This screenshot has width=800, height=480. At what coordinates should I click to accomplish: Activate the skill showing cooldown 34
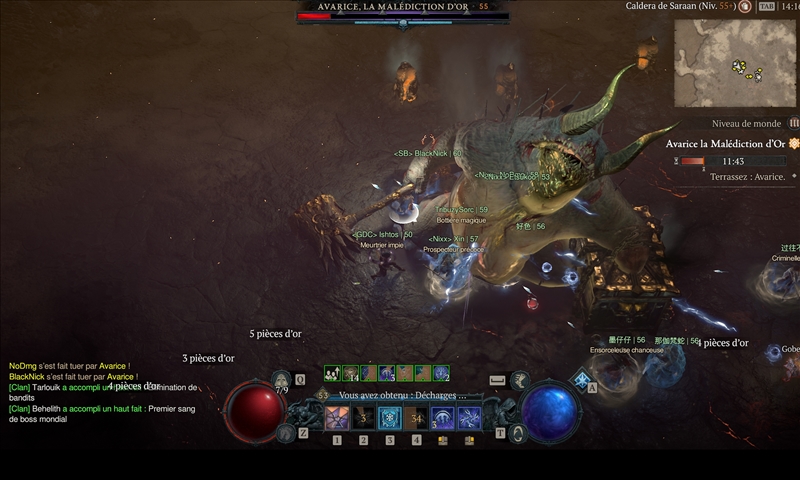point(416,417)
